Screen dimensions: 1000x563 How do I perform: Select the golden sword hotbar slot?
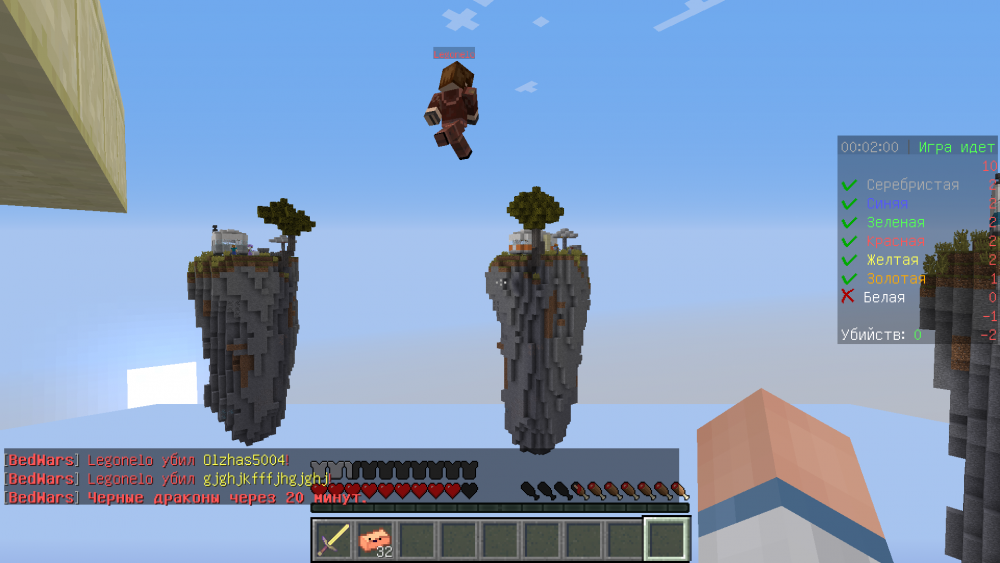pyautogui.click(x=333, y=540)
